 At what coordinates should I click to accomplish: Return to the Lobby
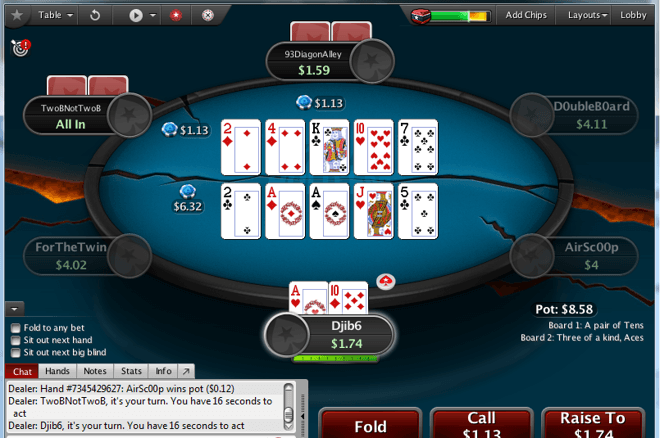point(634,15)
